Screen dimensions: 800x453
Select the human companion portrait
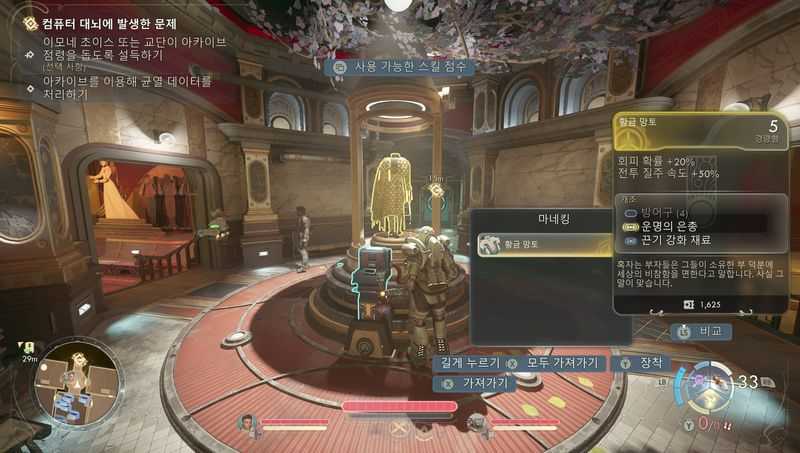coord(248,425)
